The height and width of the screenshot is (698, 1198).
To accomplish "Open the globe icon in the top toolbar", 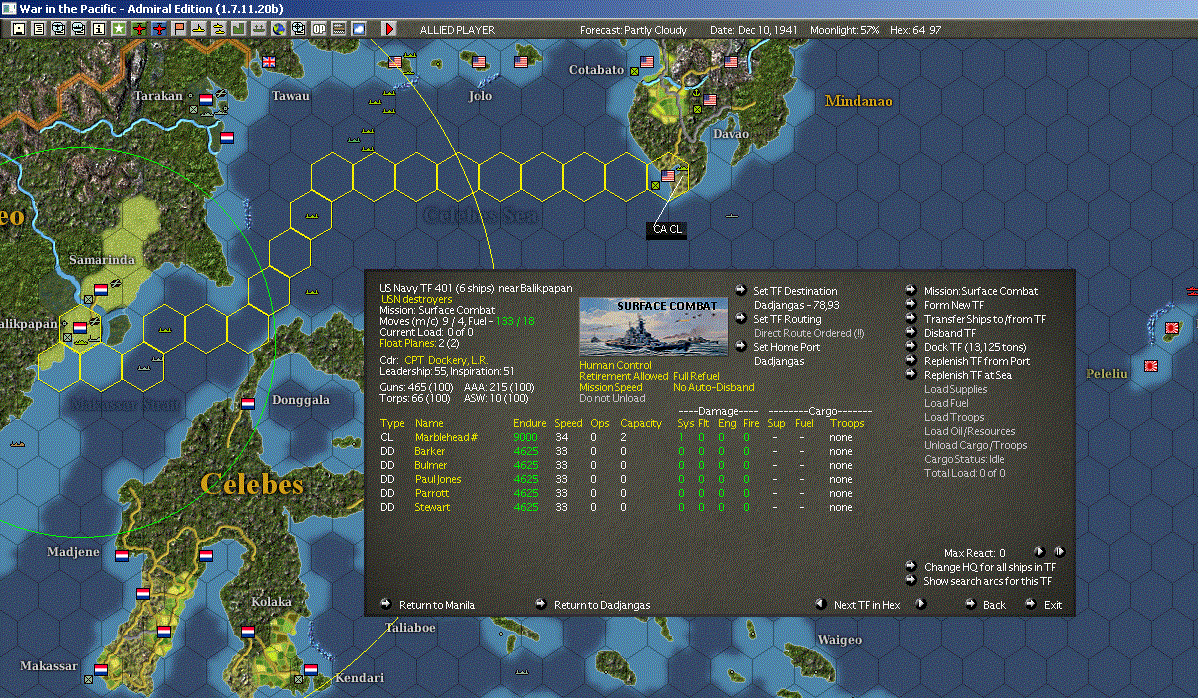I will pos(280,30).
